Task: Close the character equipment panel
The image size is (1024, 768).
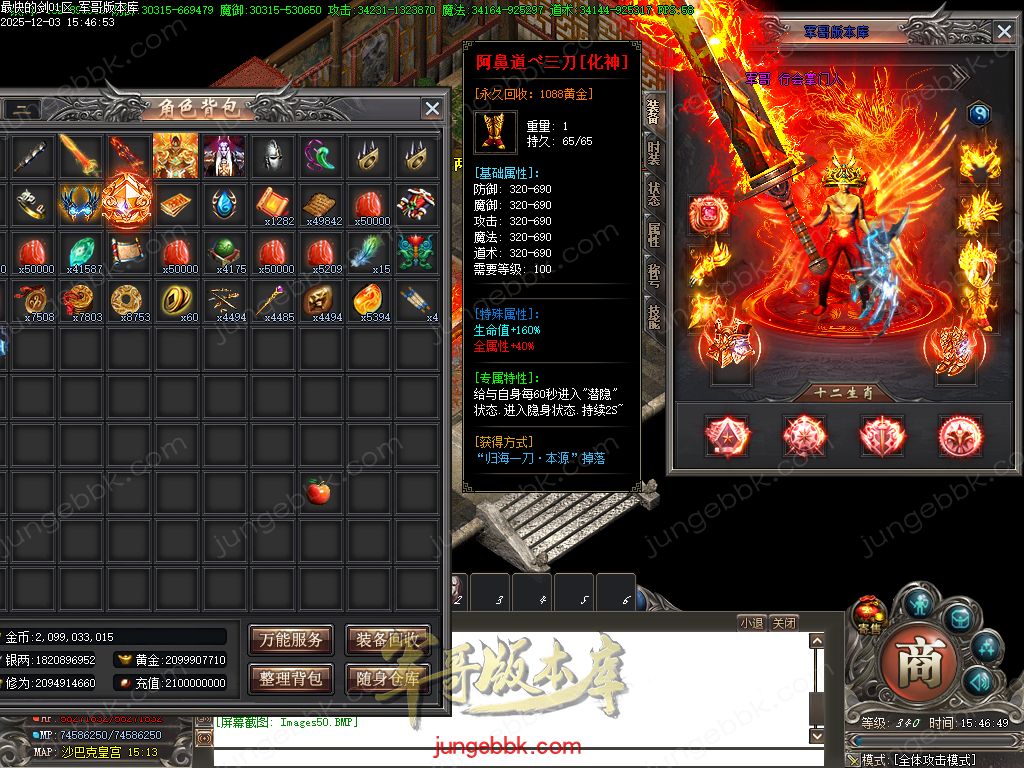Action: 1004,32
